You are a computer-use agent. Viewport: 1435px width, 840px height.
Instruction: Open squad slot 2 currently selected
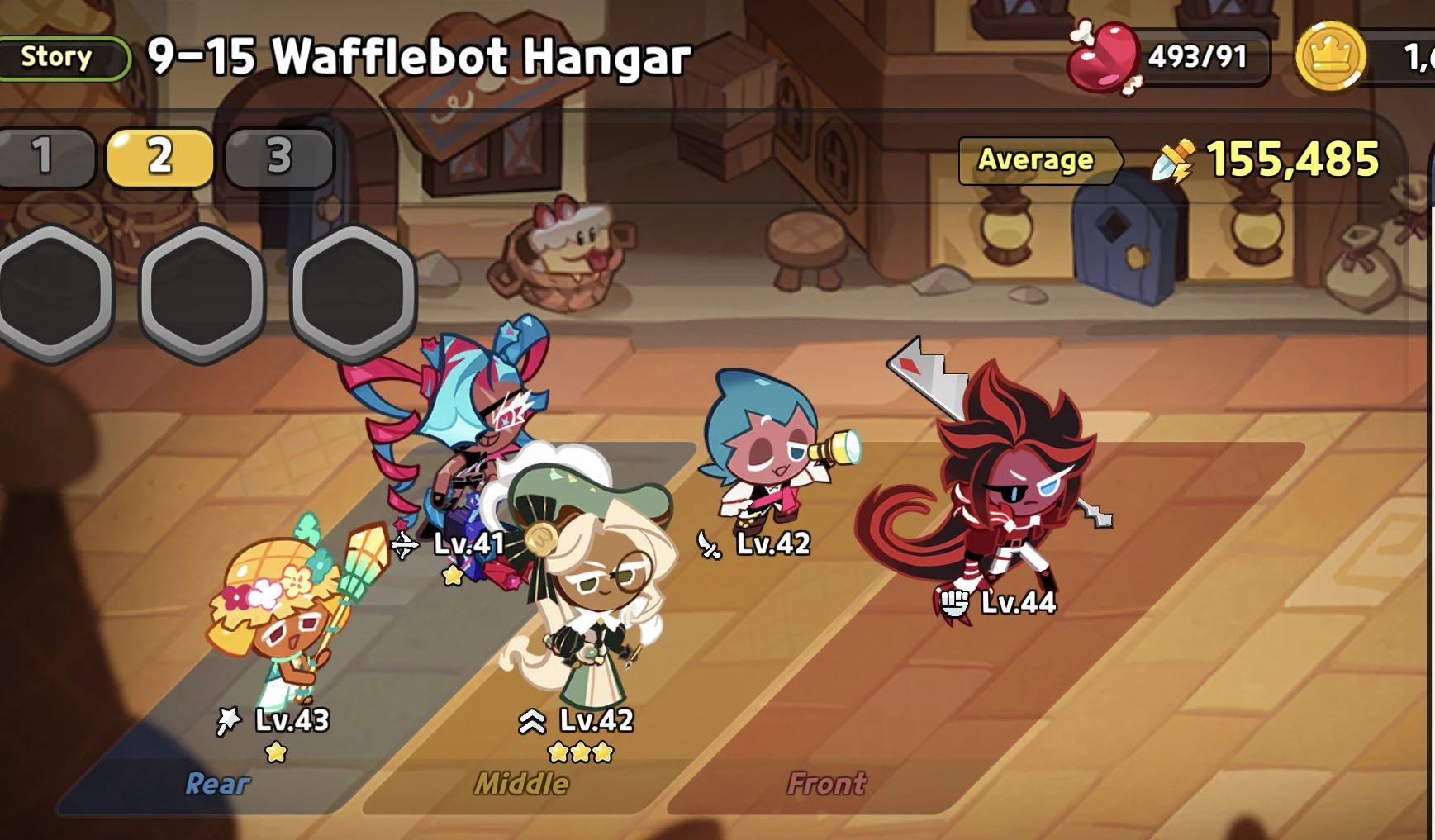point(160,156)
